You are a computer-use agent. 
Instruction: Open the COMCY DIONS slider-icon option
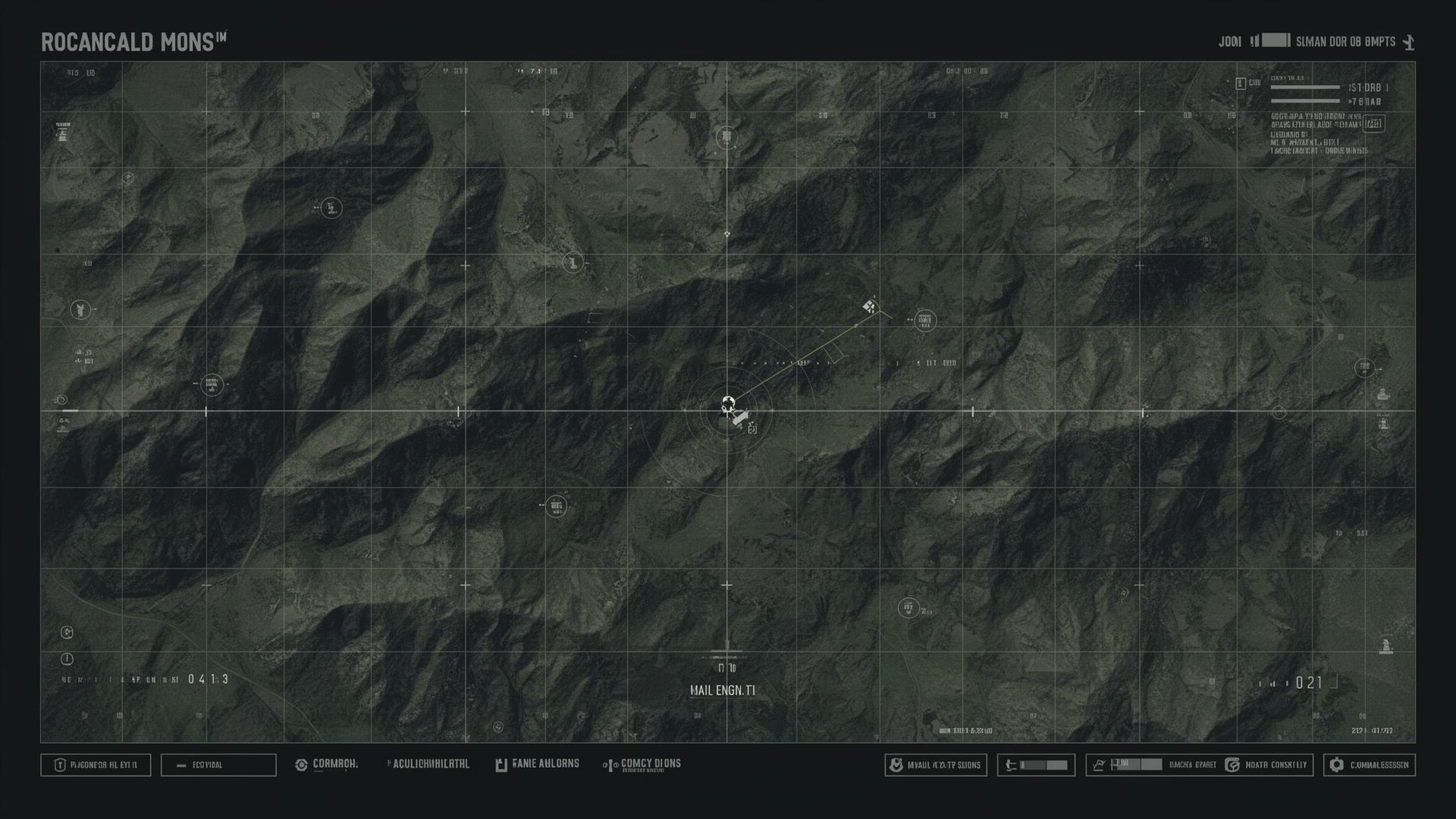[x=642, y=764]
